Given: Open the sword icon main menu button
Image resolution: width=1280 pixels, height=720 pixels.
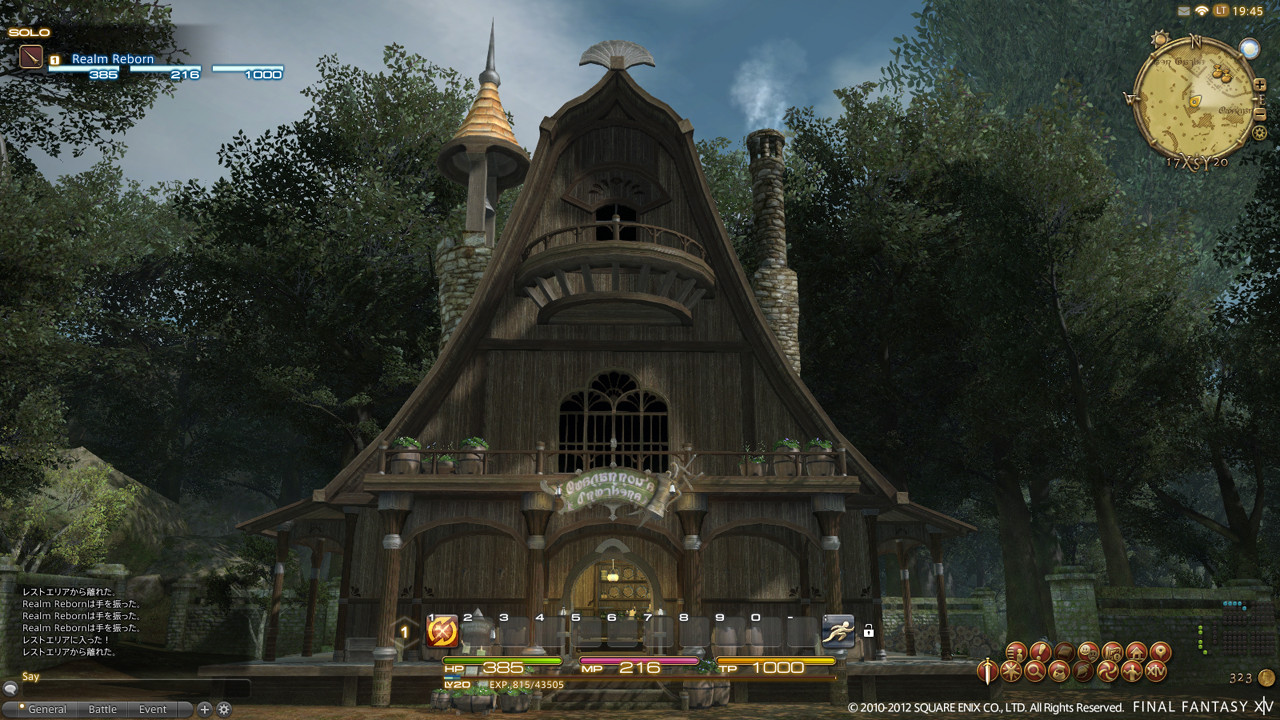Looking at the screenshot, I should click(x=988, y=670).
